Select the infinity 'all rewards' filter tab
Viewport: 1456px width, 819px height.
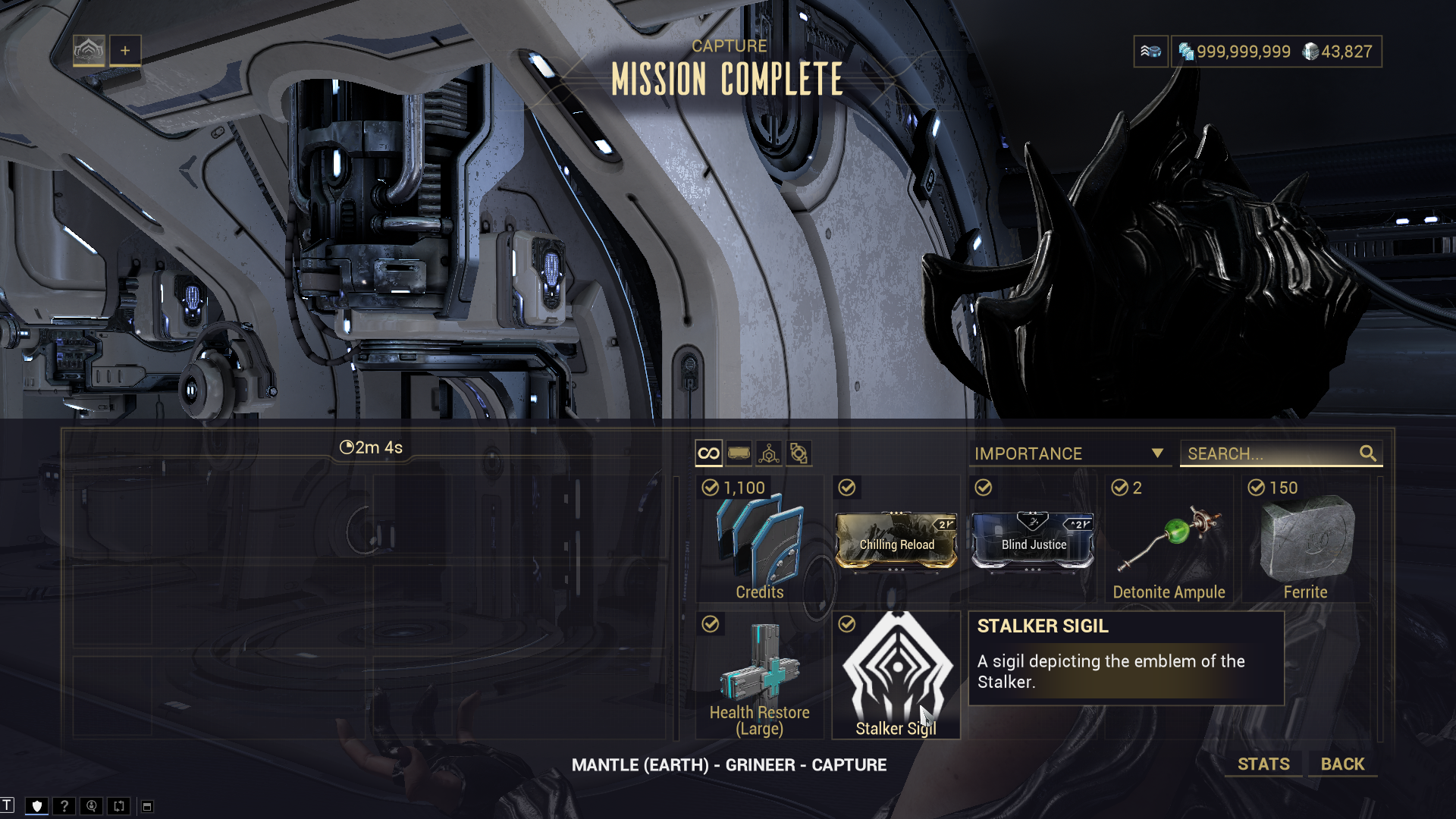click(x=708, y=453)
